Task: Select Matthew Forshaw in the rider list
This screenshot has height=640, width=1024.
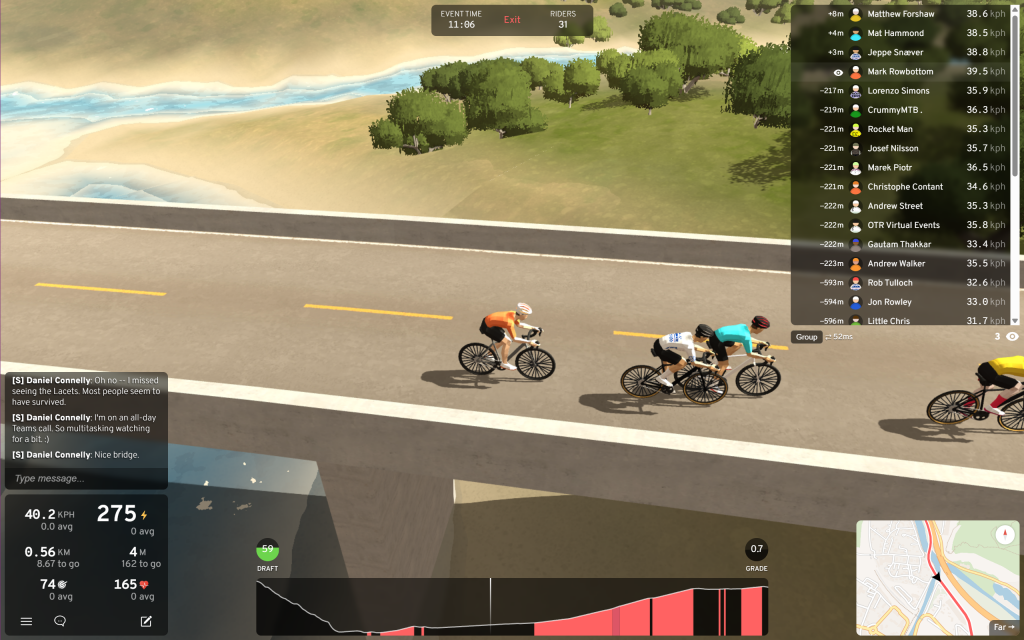Action: 900,14
